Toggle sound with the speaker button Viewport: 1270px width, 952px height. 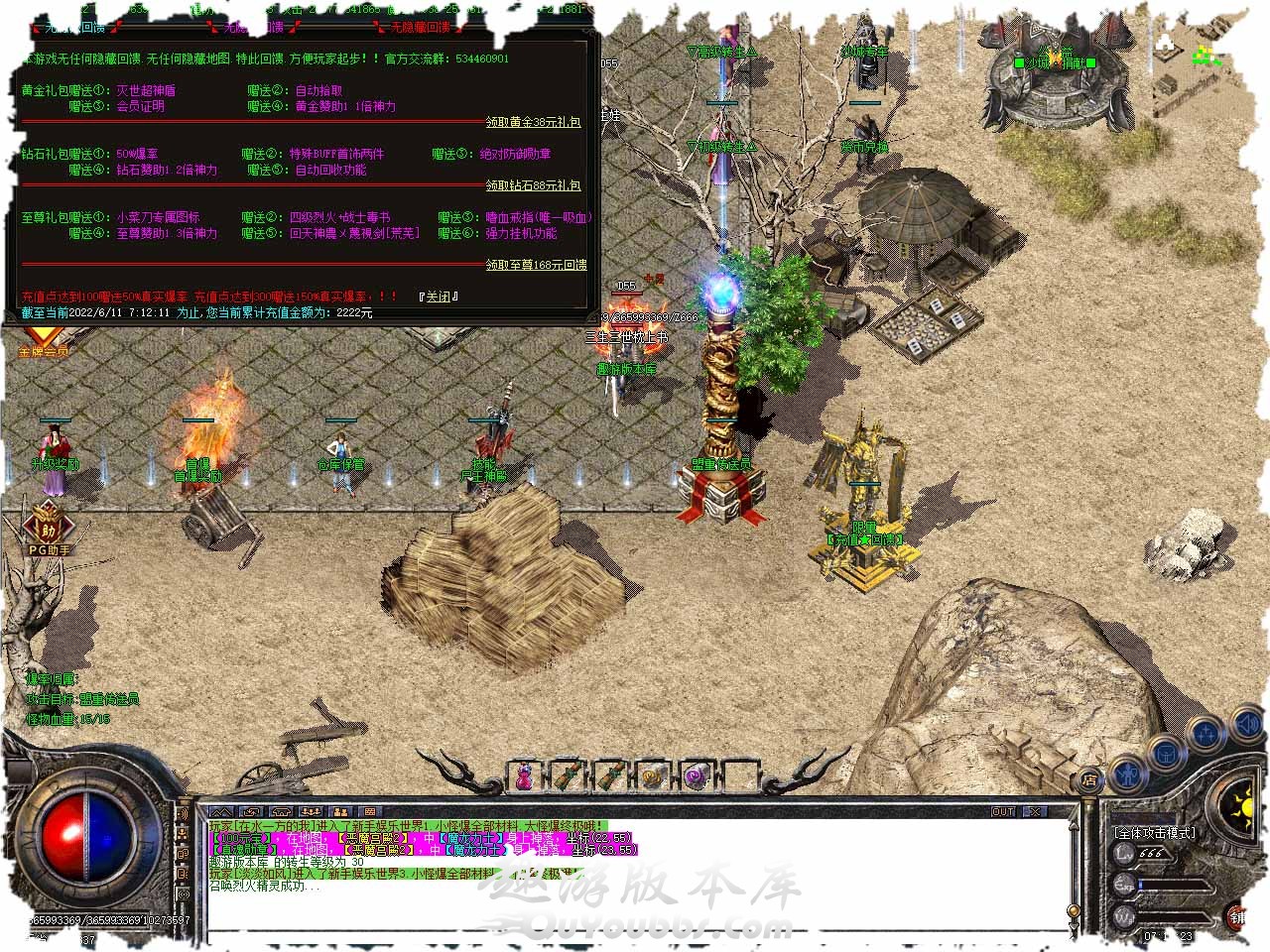click(1245, 727)
